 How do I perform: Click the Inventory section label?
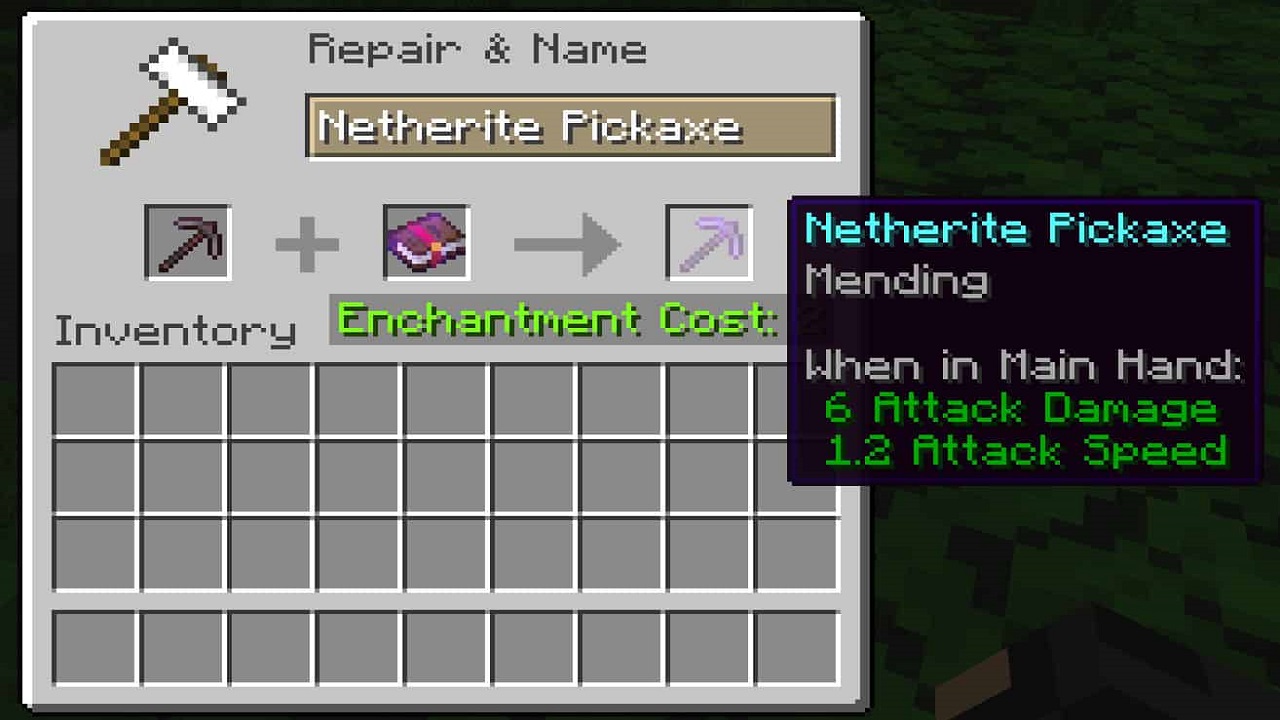coord(173,328)
